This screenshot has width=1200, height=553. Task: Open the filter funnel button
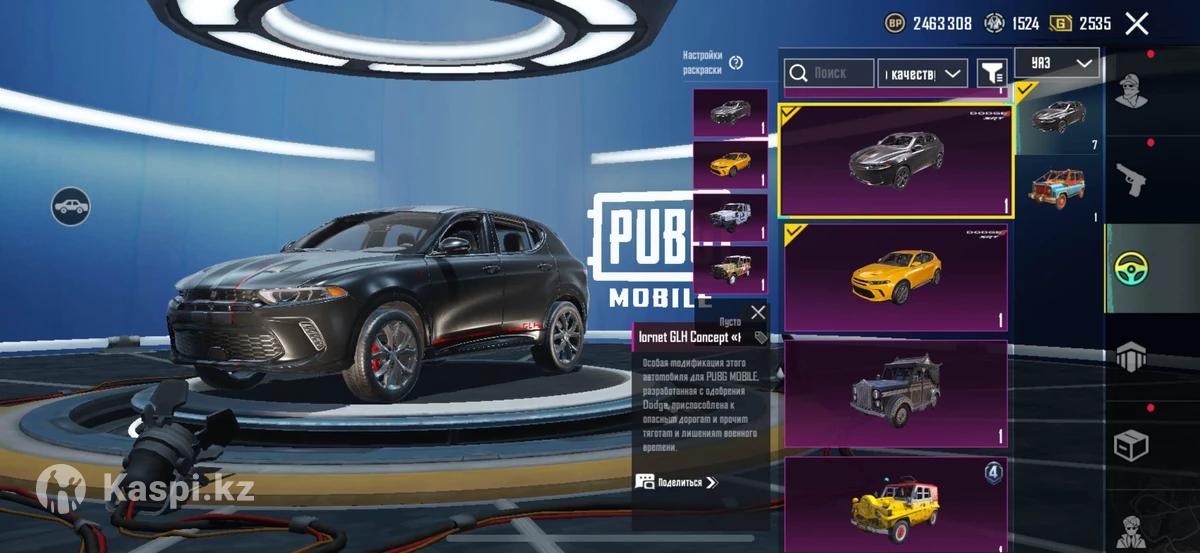991,73
